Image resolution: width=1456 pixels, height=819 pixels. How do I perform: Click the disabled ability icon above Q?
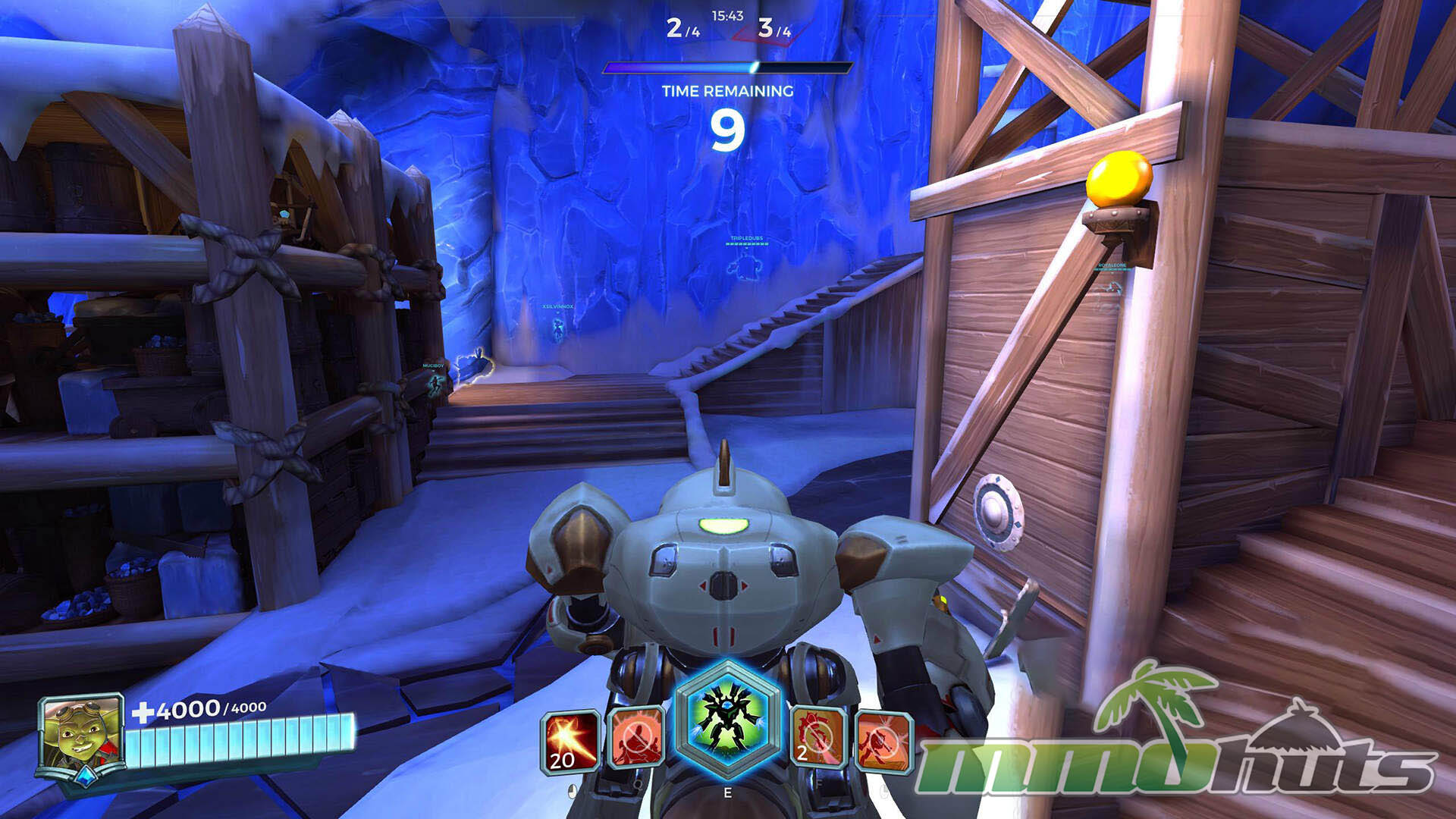pyautogui.click(x=636, y=738)
